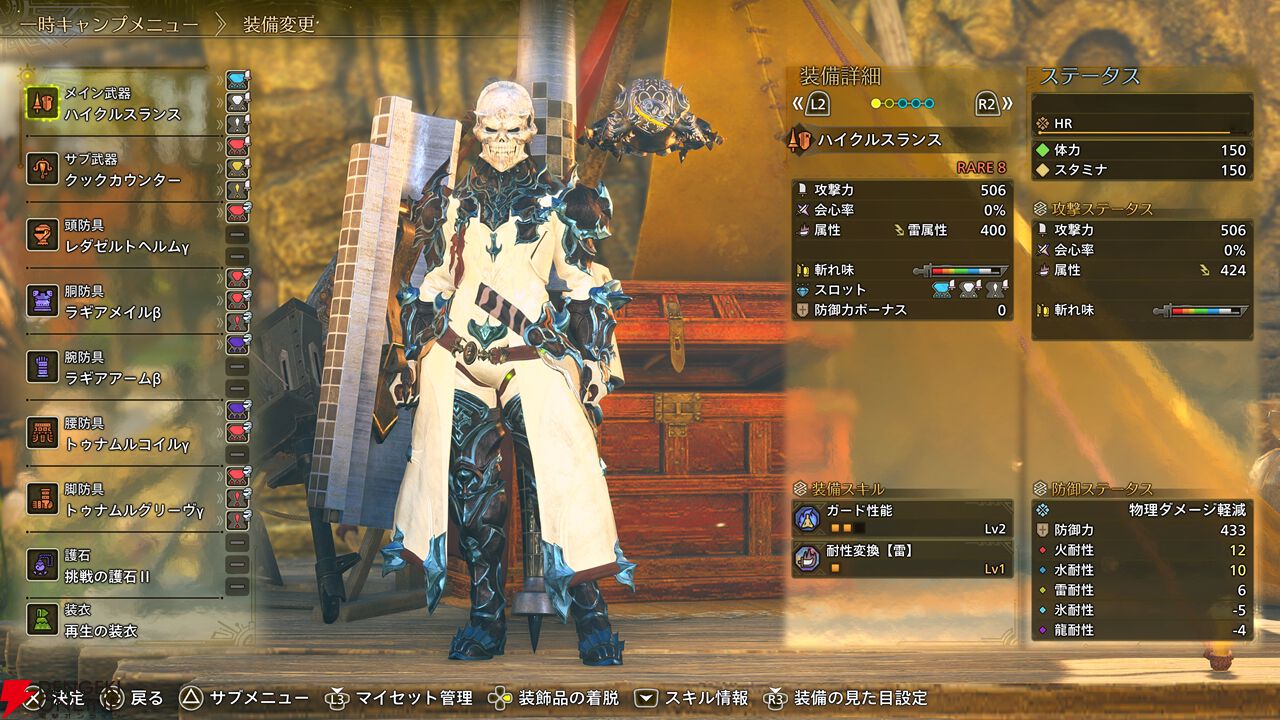This screenshot has width=1280, height=720.
Task: Pick arm armor ラギアアームβ slot
Action: click(x=122, y=368)
